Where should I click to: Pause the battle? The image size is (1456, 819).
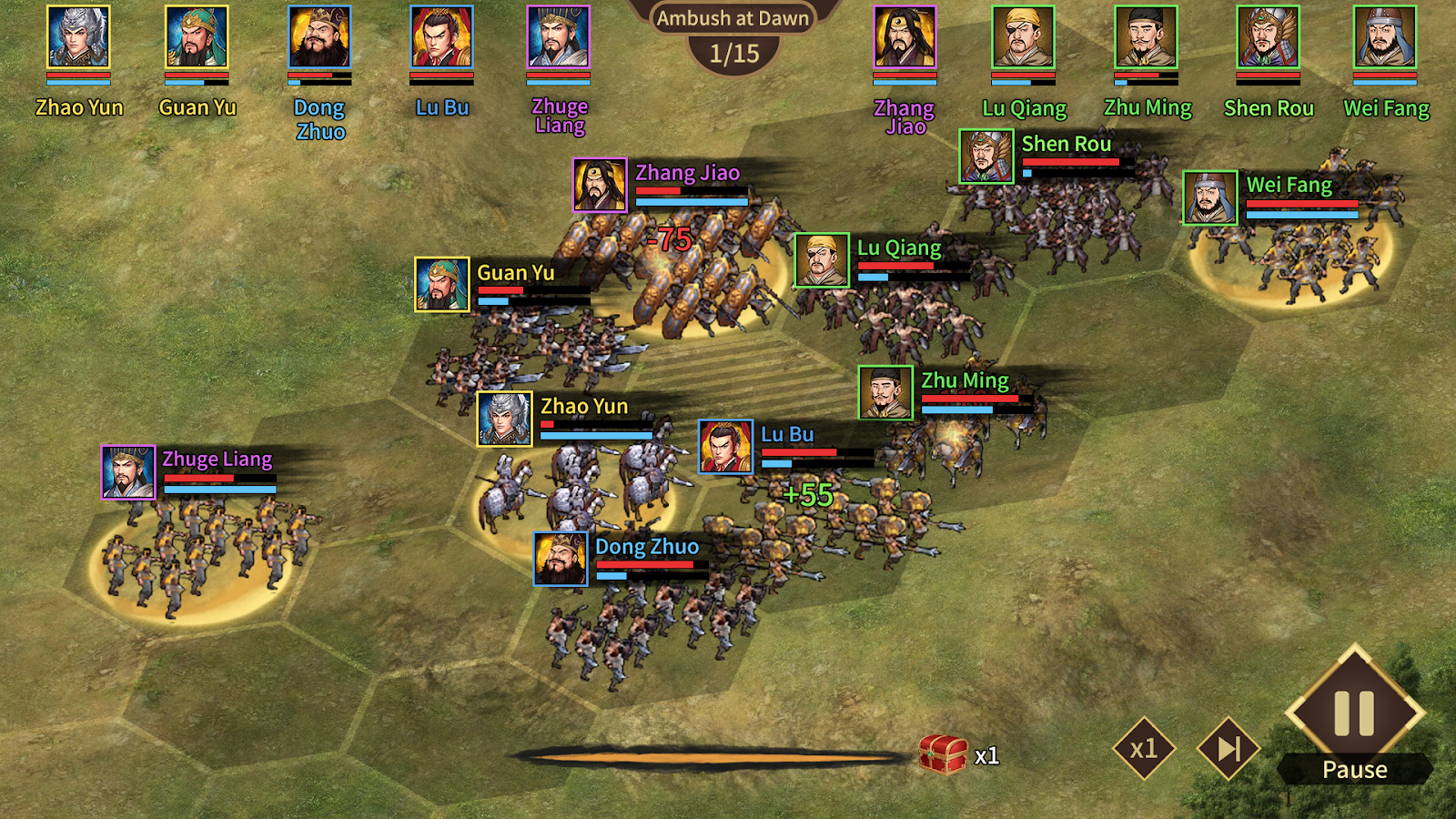click(1354, 714)
